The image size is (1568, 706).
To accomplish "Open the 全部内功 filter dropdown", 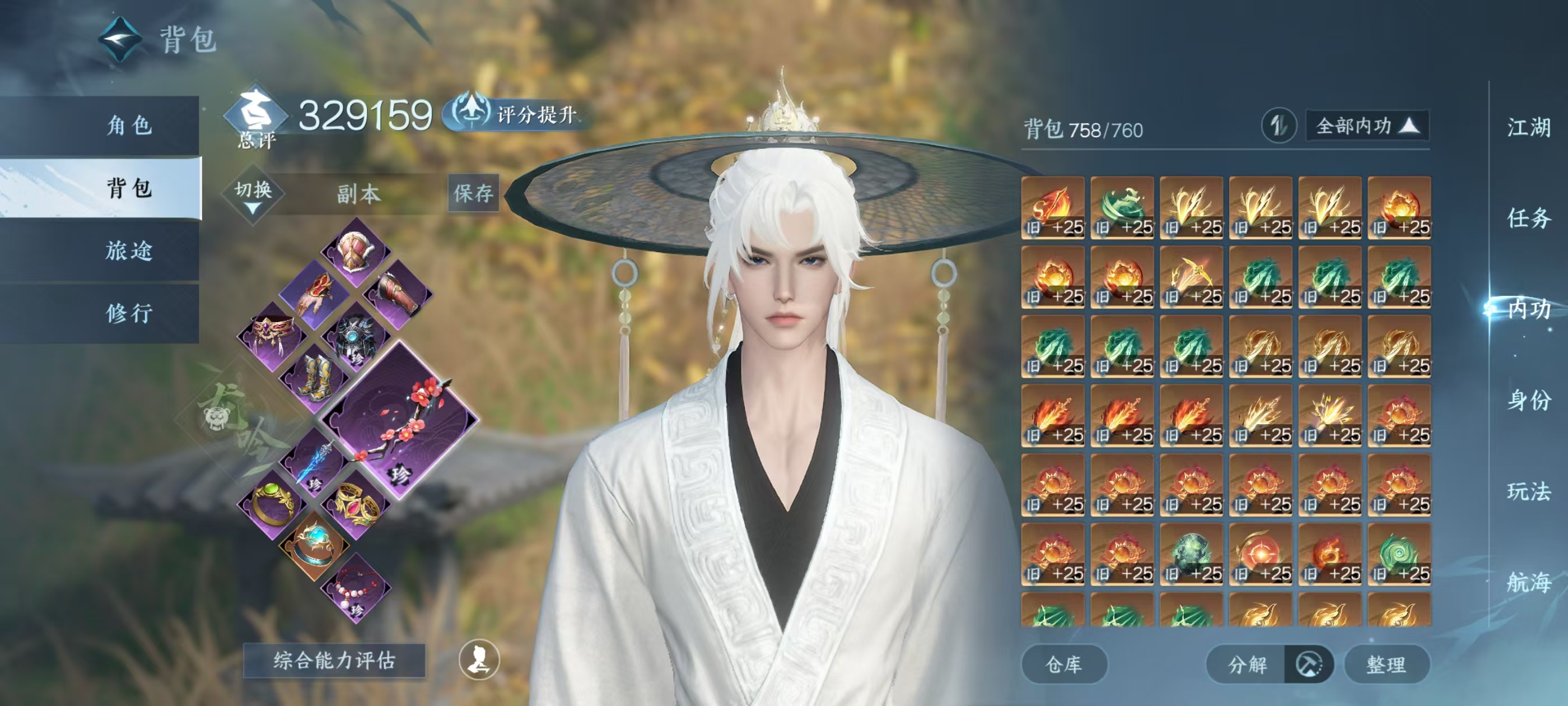I will pyautogui.click(x=1366, y=126).
